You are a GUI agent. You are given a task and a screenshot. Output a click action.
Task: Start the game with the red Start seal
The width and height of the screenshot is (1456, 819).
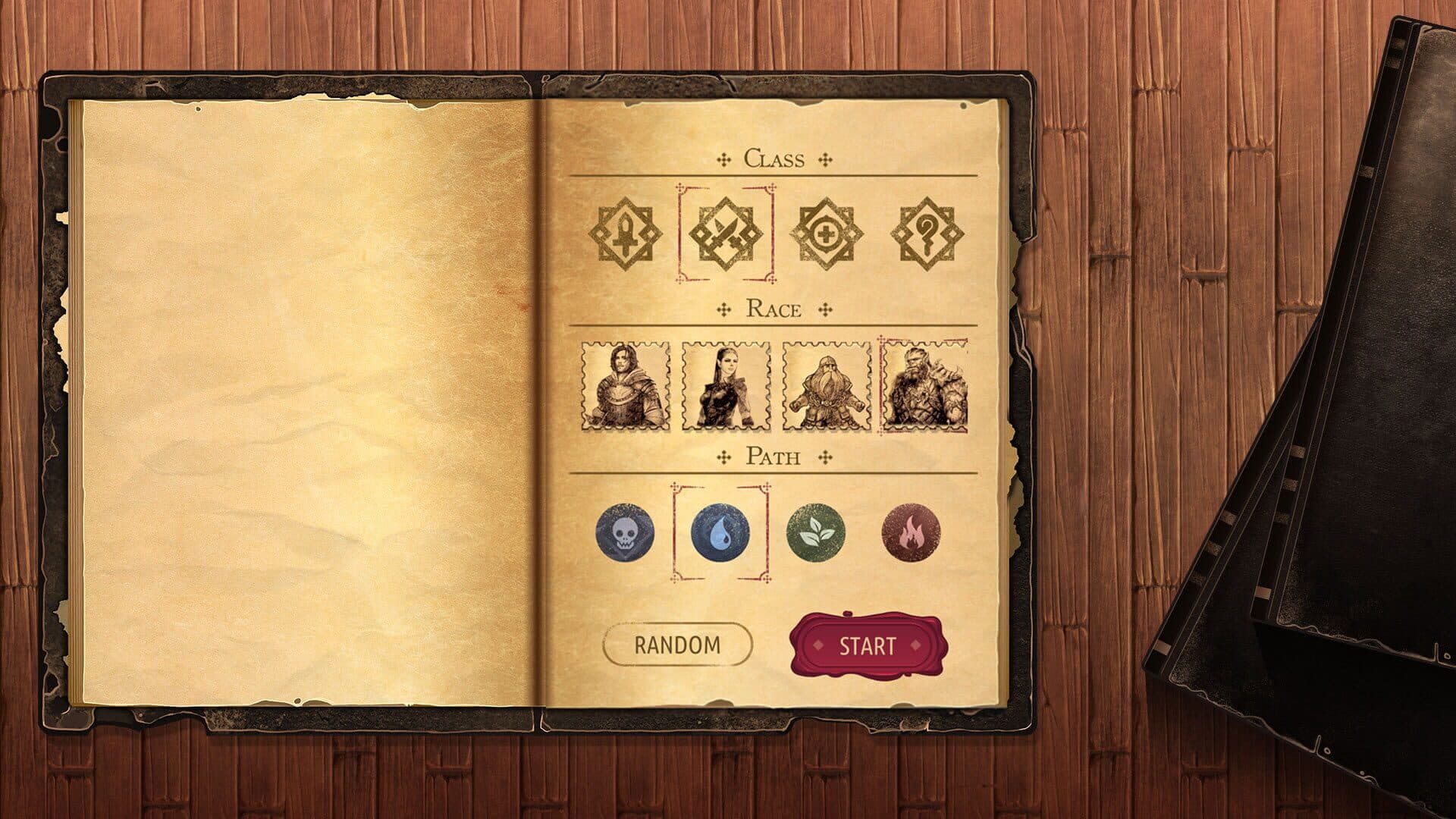tap(867, 646)
